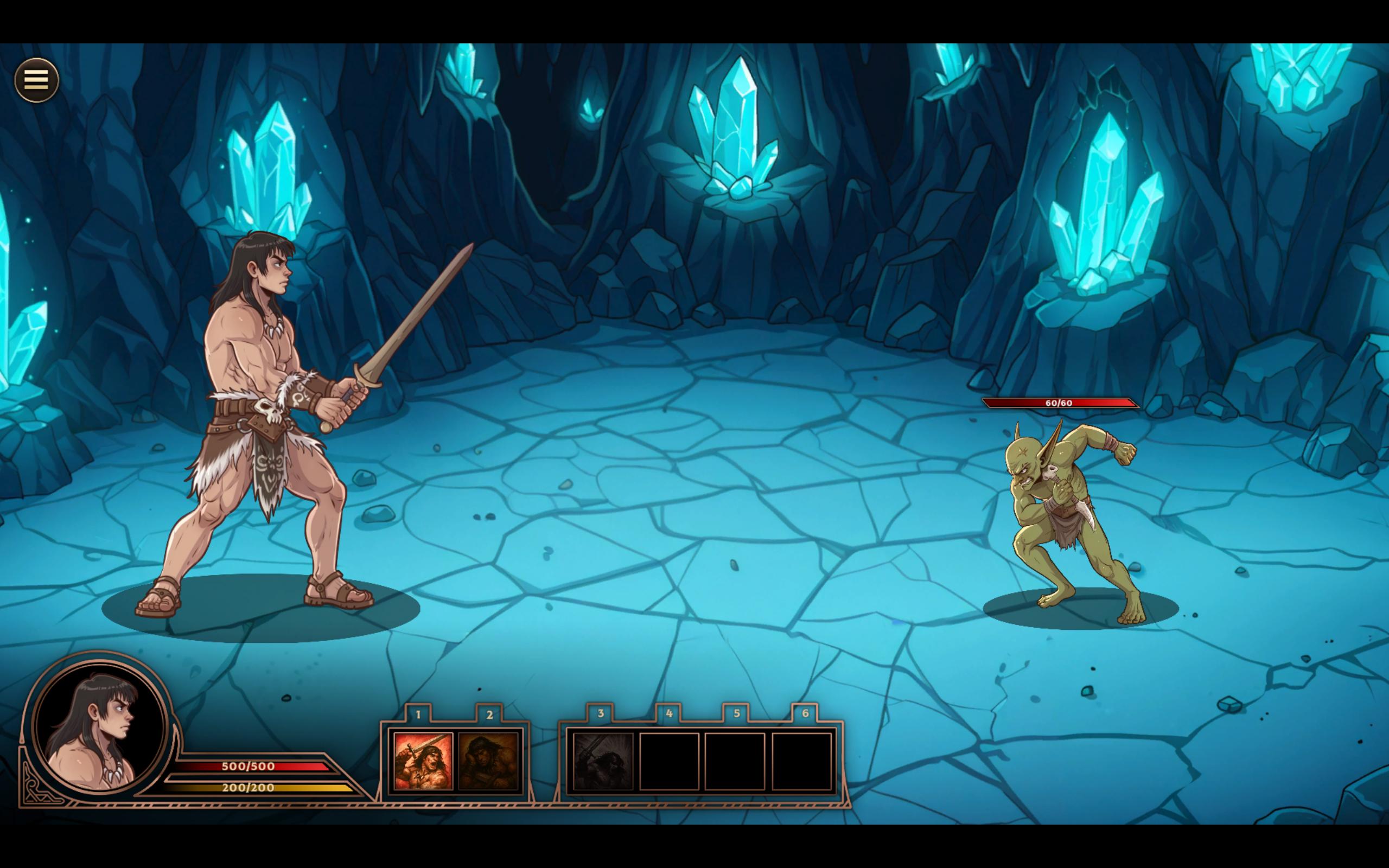Select the greyed-out raised-sword ability in slot 3
This screenshot has height=868, width=1389.
(x=603, y=761)
